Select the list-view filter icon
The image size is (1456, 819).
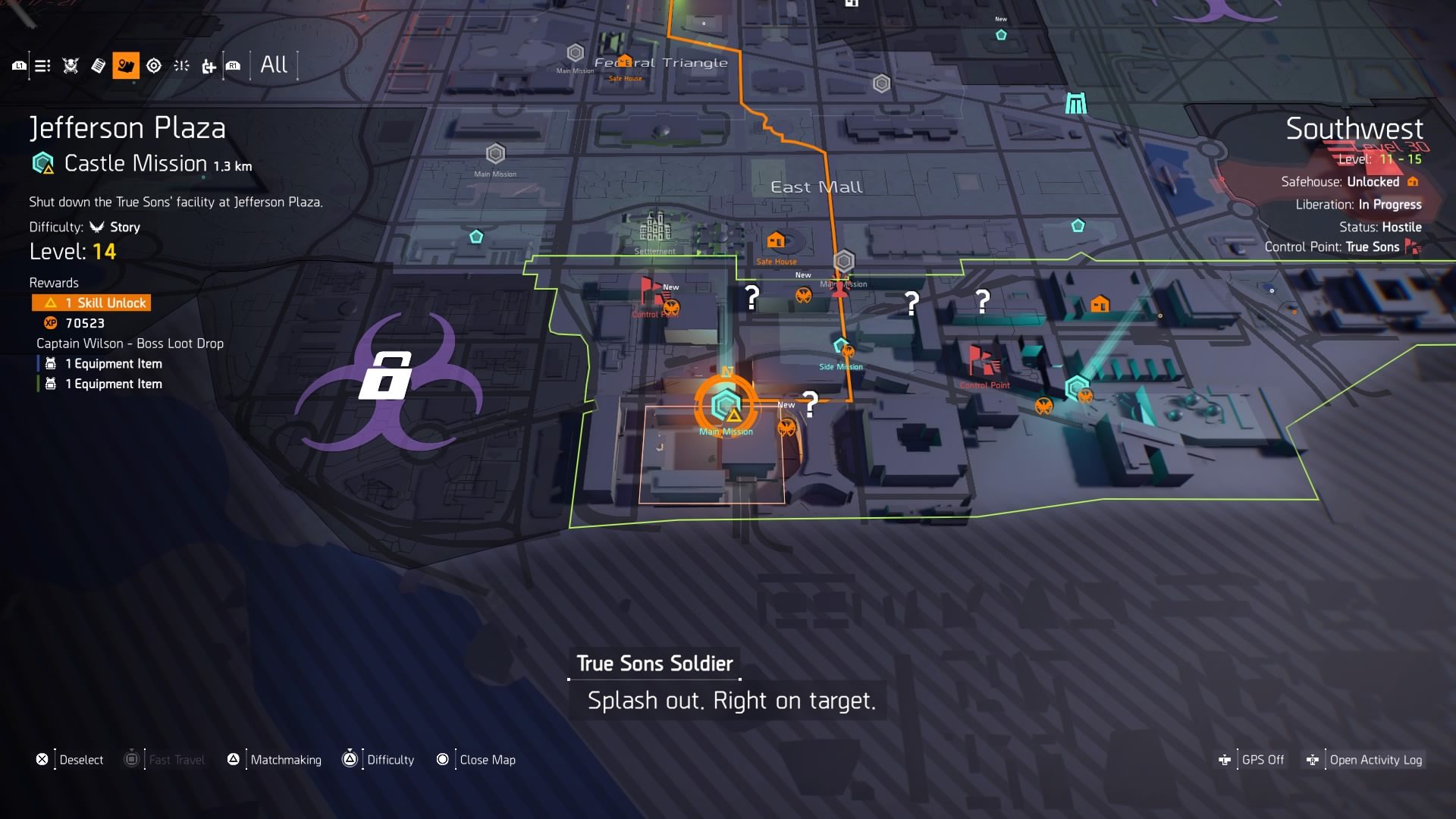42,66
